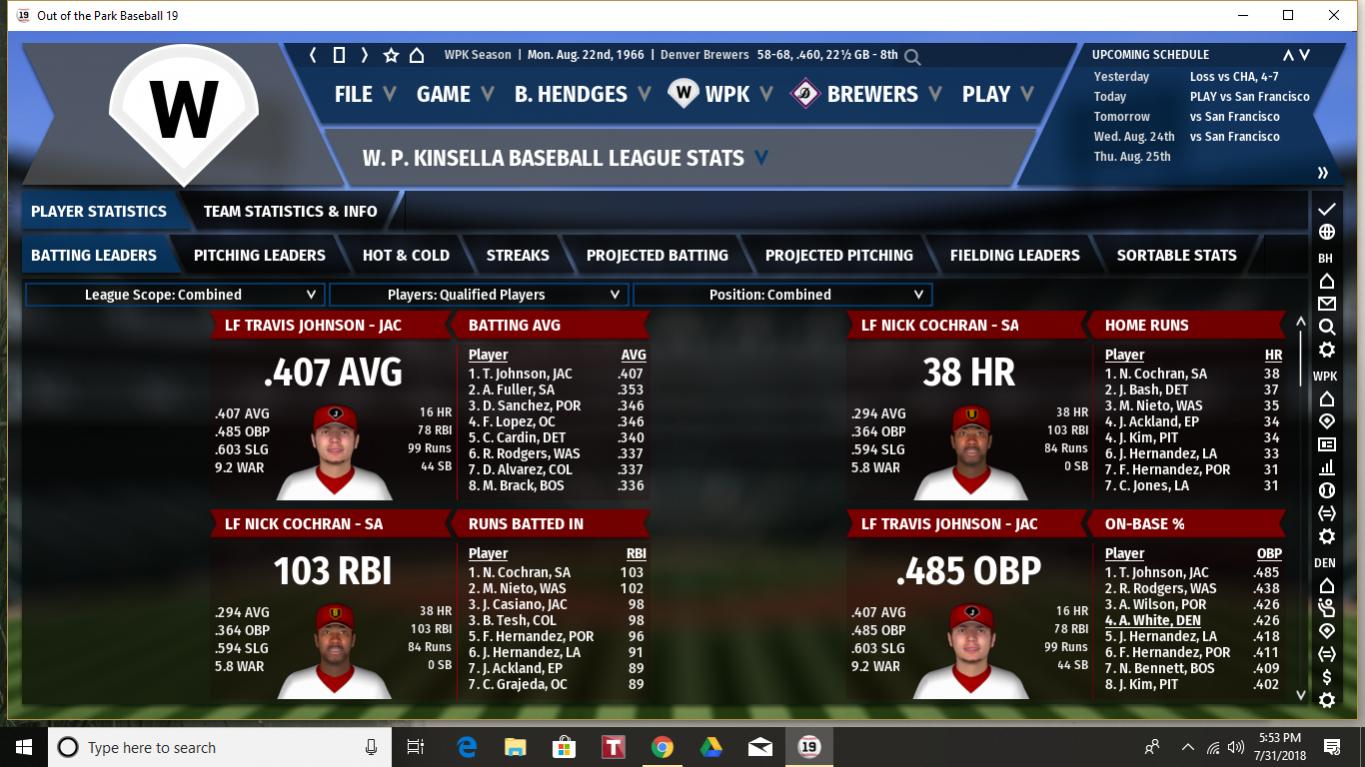Expand the league stats title dropdown arrow
The height and width of the screenshot is (767, 1365).
coord(762,158)
